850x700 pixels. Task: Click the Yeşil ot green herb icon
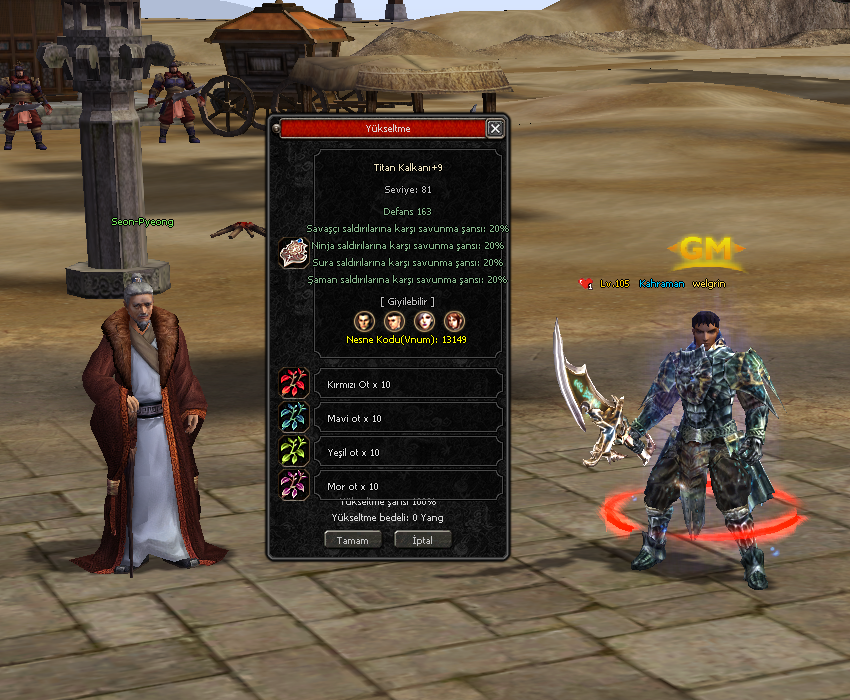pos(294,452)
